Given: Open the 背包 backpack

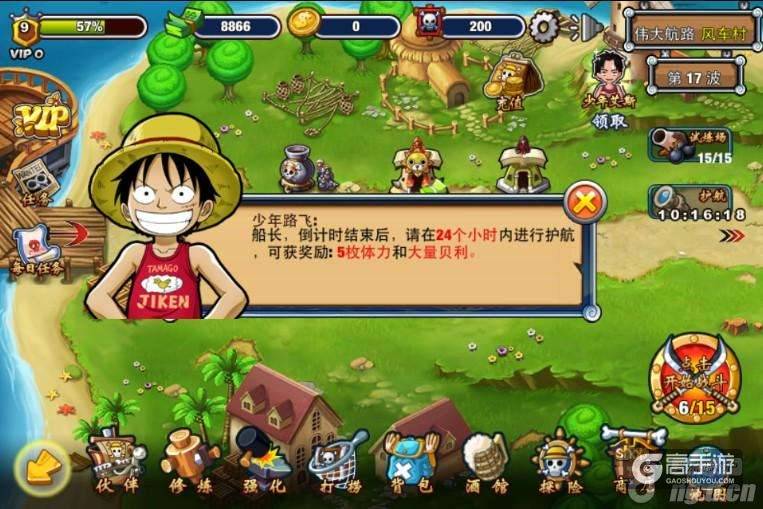Looking at the screenshot, I should 411,466.
